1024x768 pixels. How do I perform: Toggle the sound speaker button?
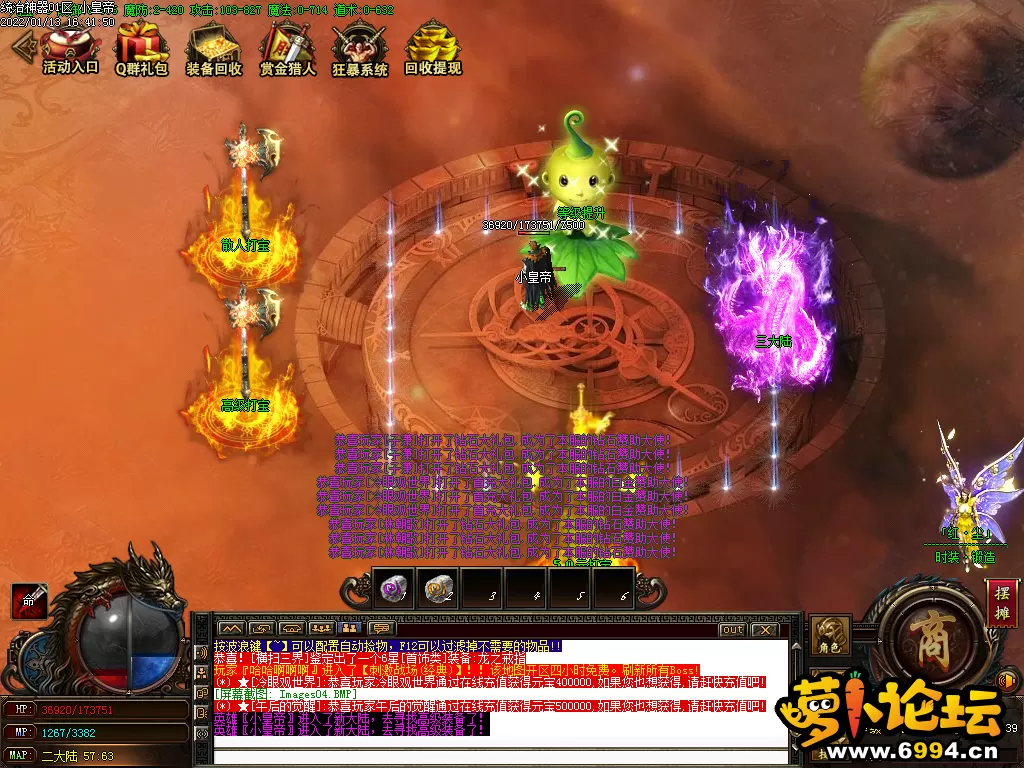(1008, 681)
